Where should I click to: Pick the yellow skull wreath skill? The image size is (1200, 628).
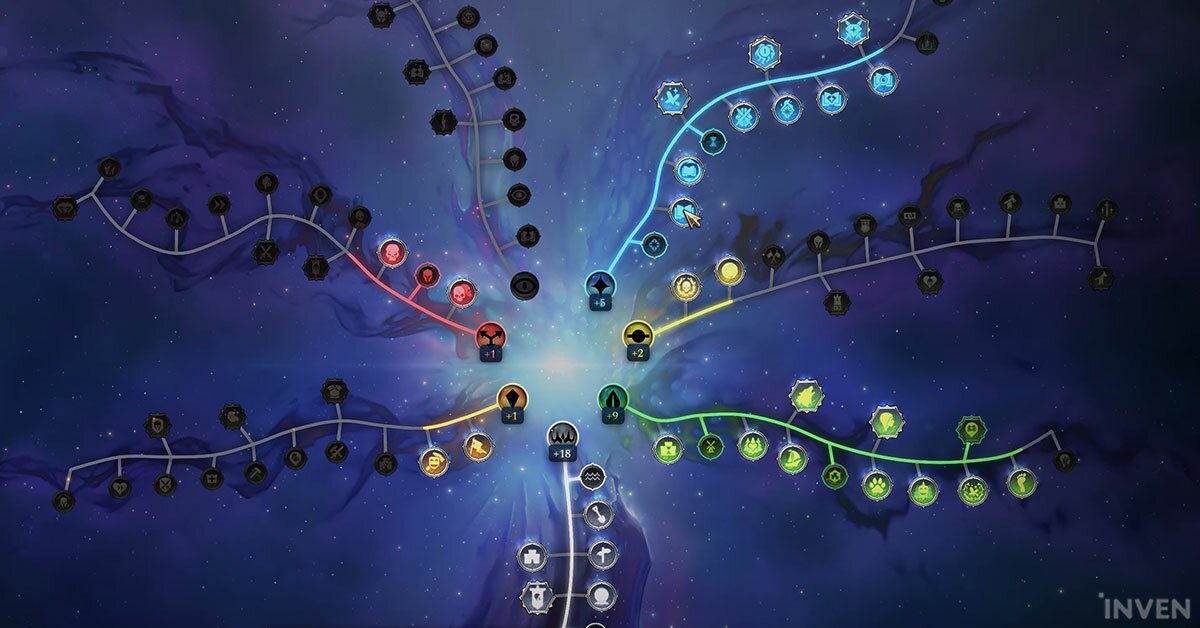click(684, 286)
